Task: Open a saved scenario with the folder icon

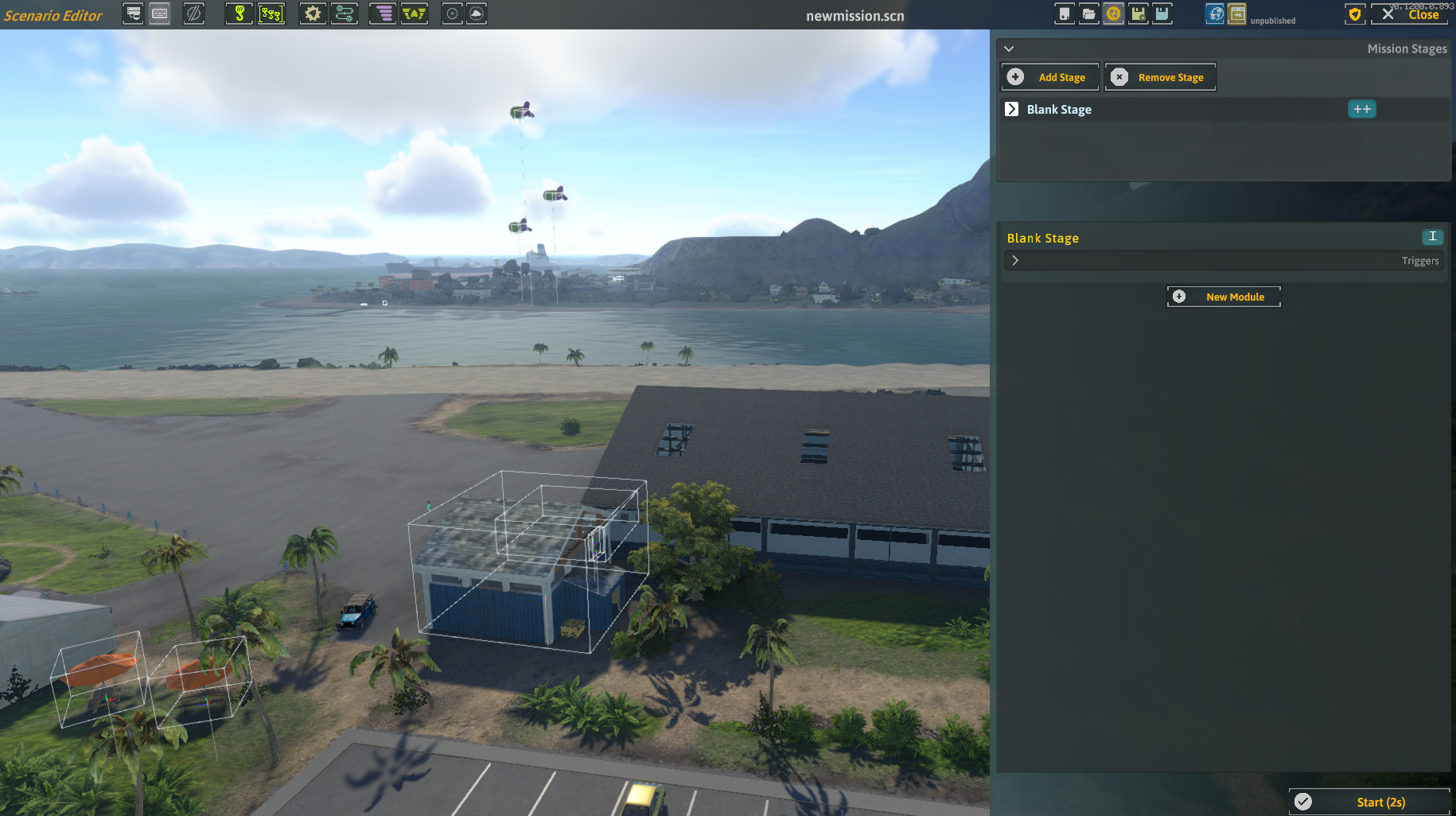Action: pos(1088,14)
